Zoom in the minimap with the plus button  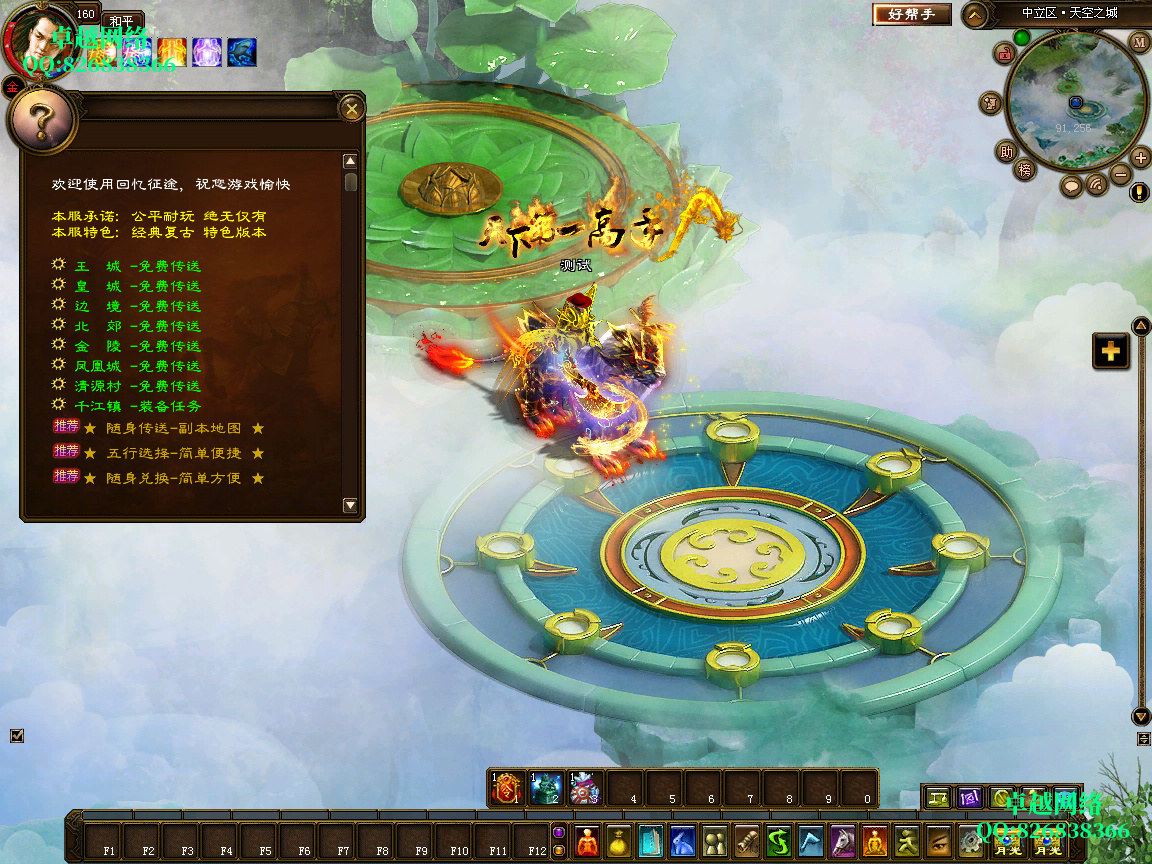click(x=1141, y=157)
